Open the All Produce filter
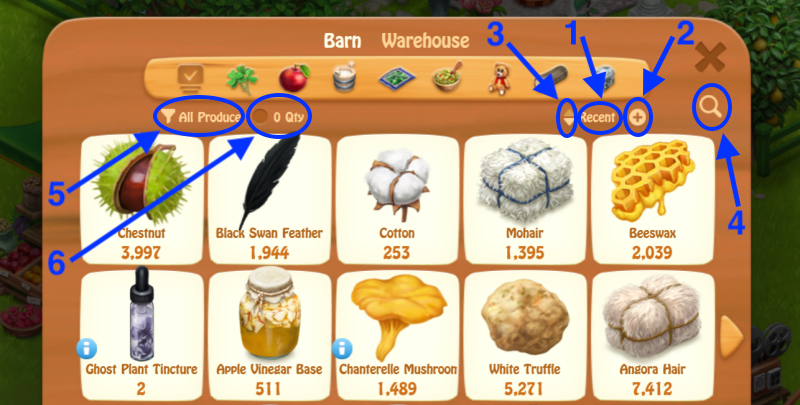 tap(202, 117)
